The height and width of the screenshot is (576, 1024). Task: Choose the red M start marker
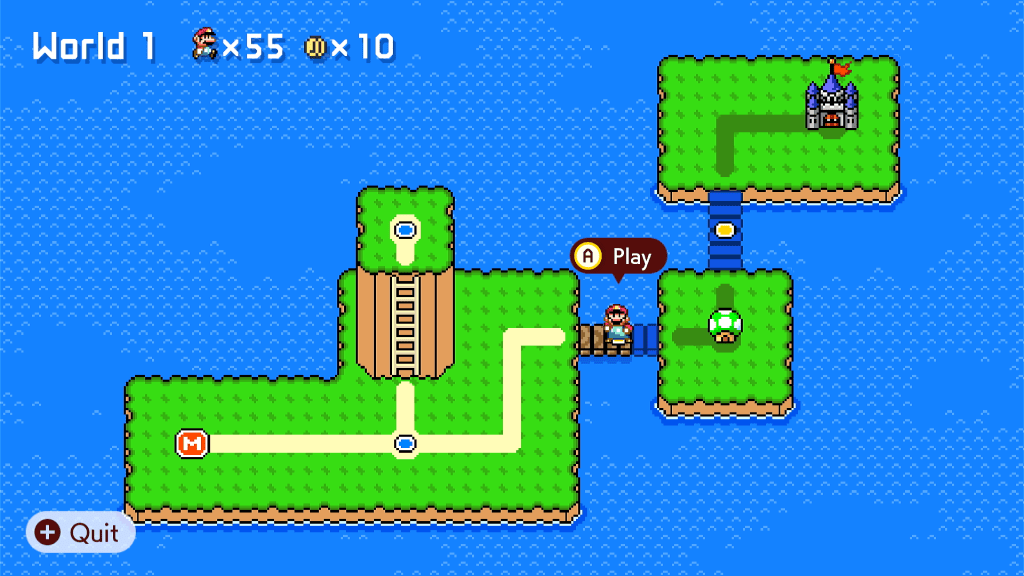[192, 442]
